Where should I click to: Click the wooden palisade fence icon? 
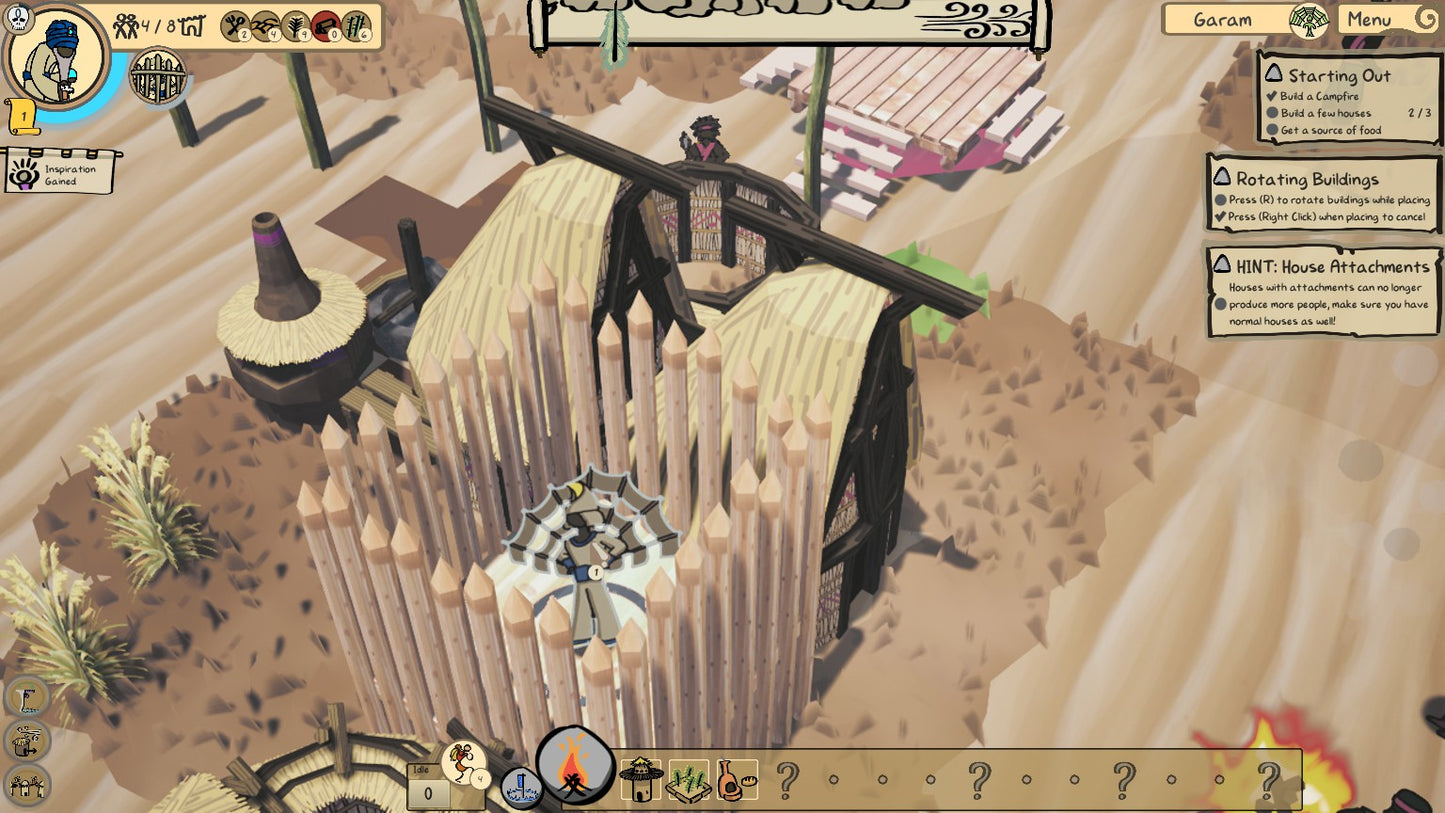[158, 75]
